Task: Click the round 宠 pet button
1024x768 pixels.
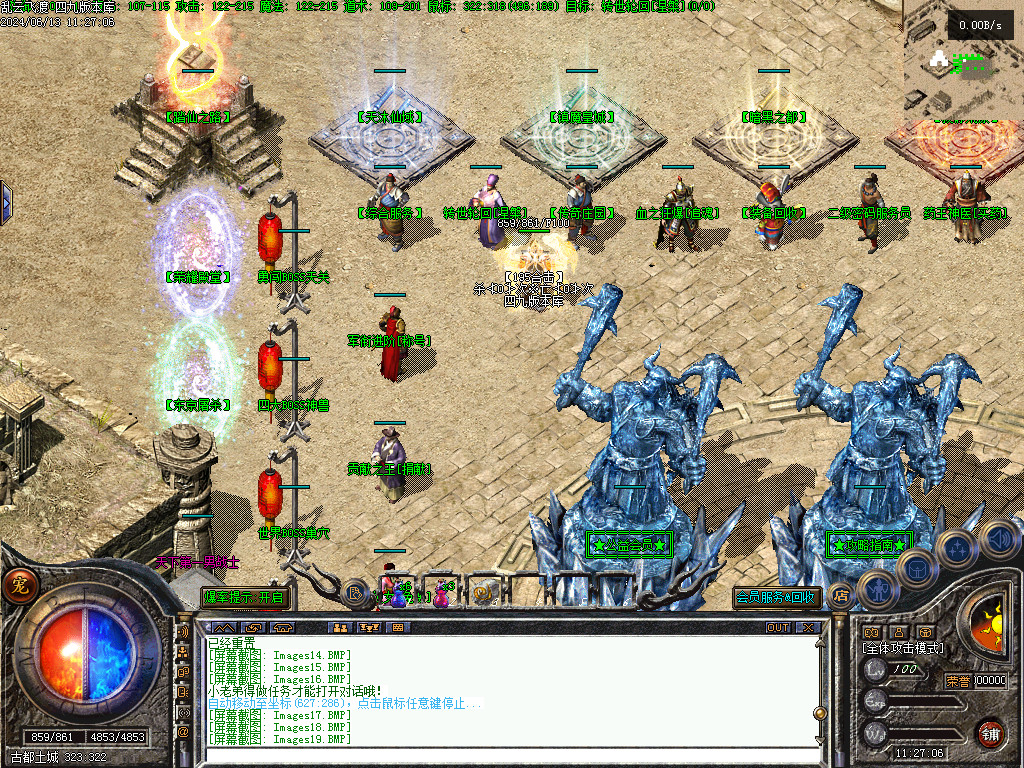Action: [x=17, y=586]
